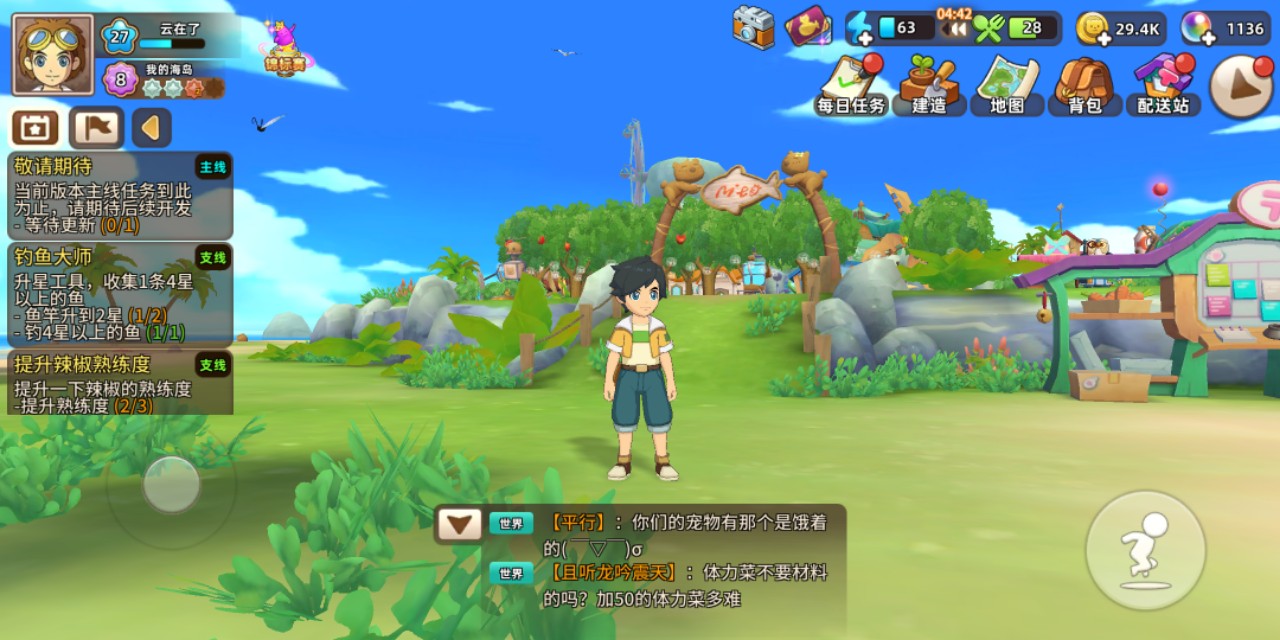
Task: Toggle the round arrow menu button
Action: click(1241, 87)
